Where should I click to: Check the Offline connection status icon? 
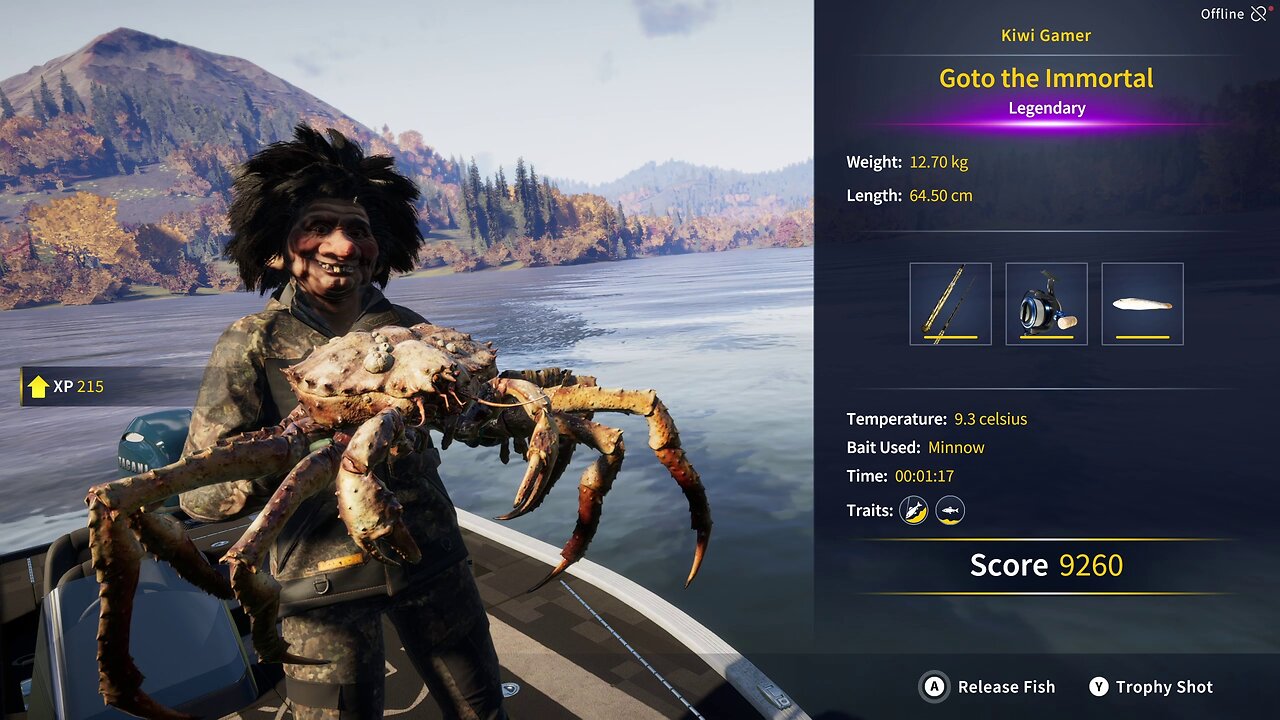point(1259,14)
